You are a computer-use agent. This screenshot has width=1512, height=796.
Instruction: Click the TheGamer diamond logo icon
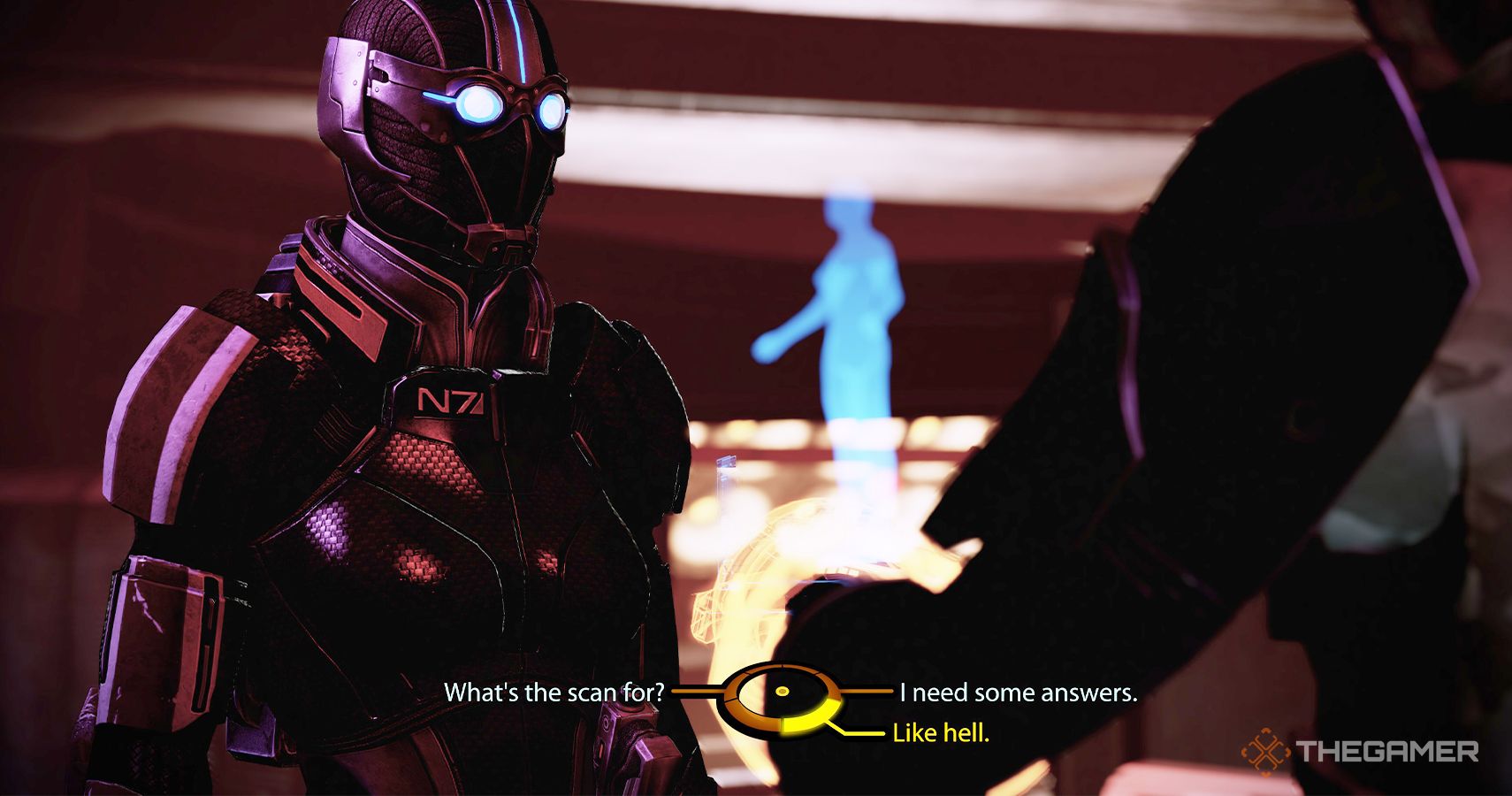coord(1266,753)
